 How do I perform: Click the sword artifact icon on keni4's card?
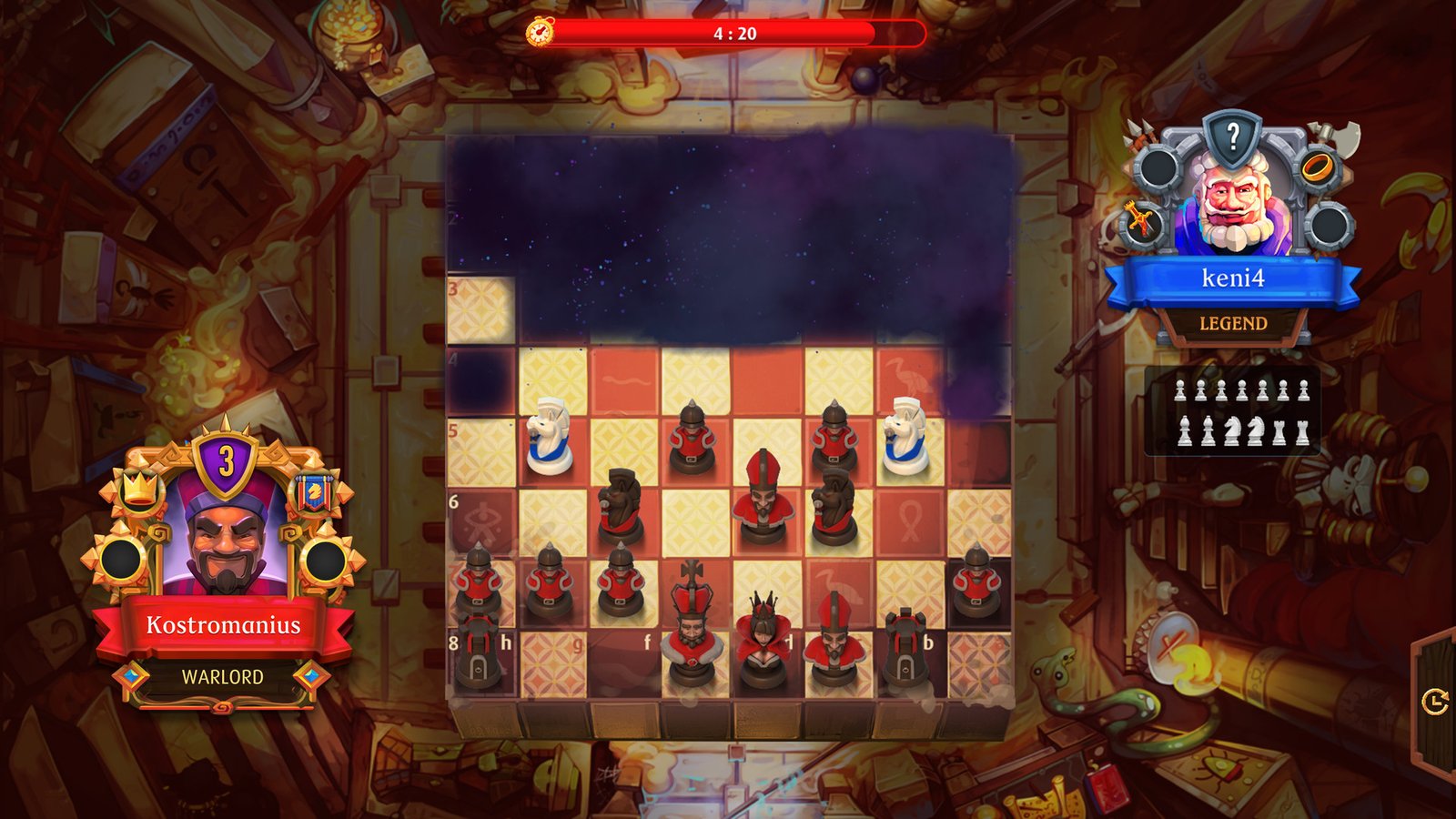[1142, 222]
